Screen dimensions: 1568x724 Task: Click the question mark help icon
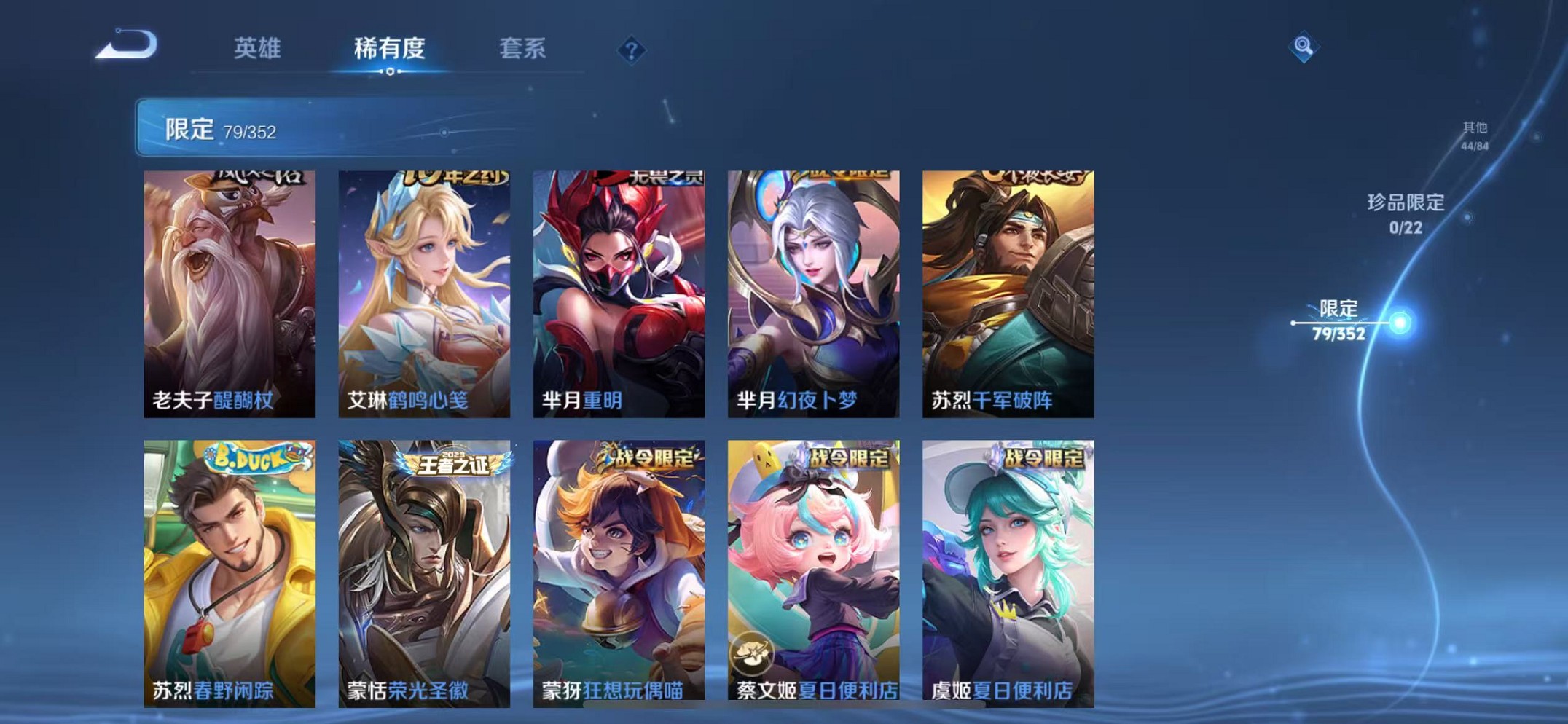(632, 50)
